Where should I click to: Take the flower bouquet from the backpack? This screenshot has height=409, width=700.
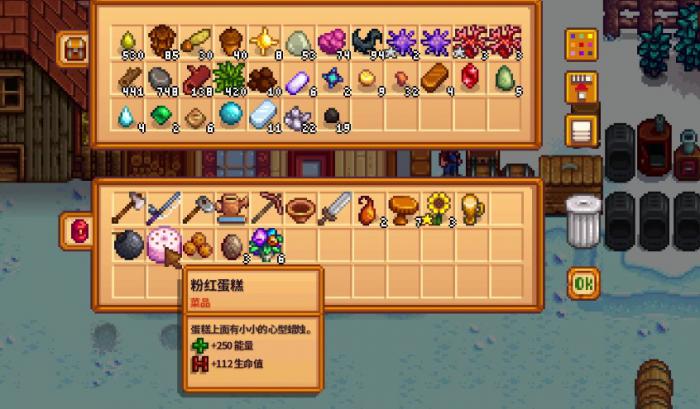point(266,244)
